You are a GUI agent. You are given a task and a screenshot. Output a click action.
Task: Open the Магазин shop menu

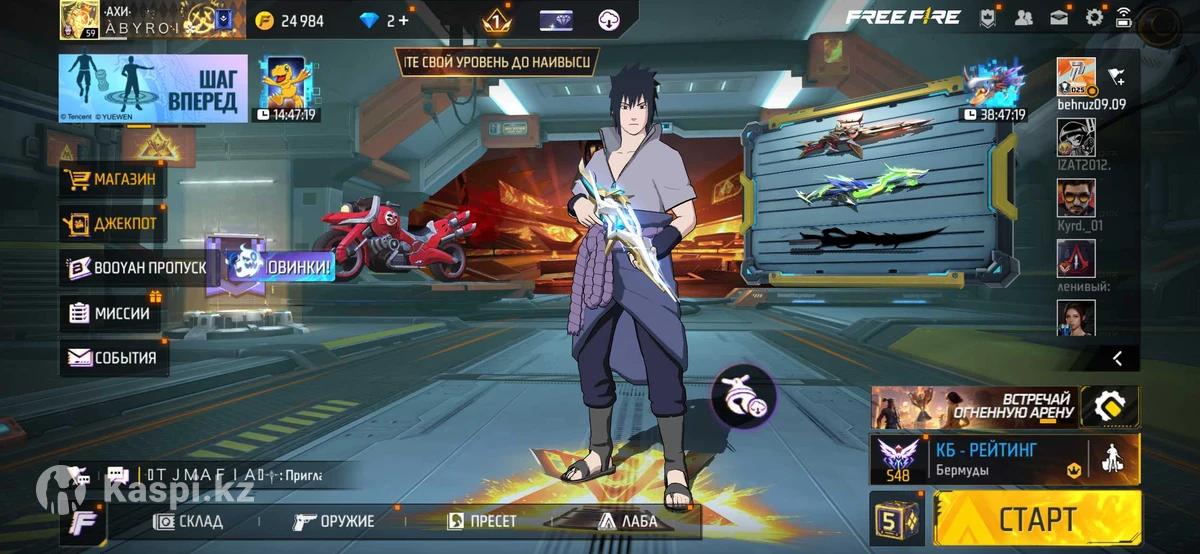114,180
